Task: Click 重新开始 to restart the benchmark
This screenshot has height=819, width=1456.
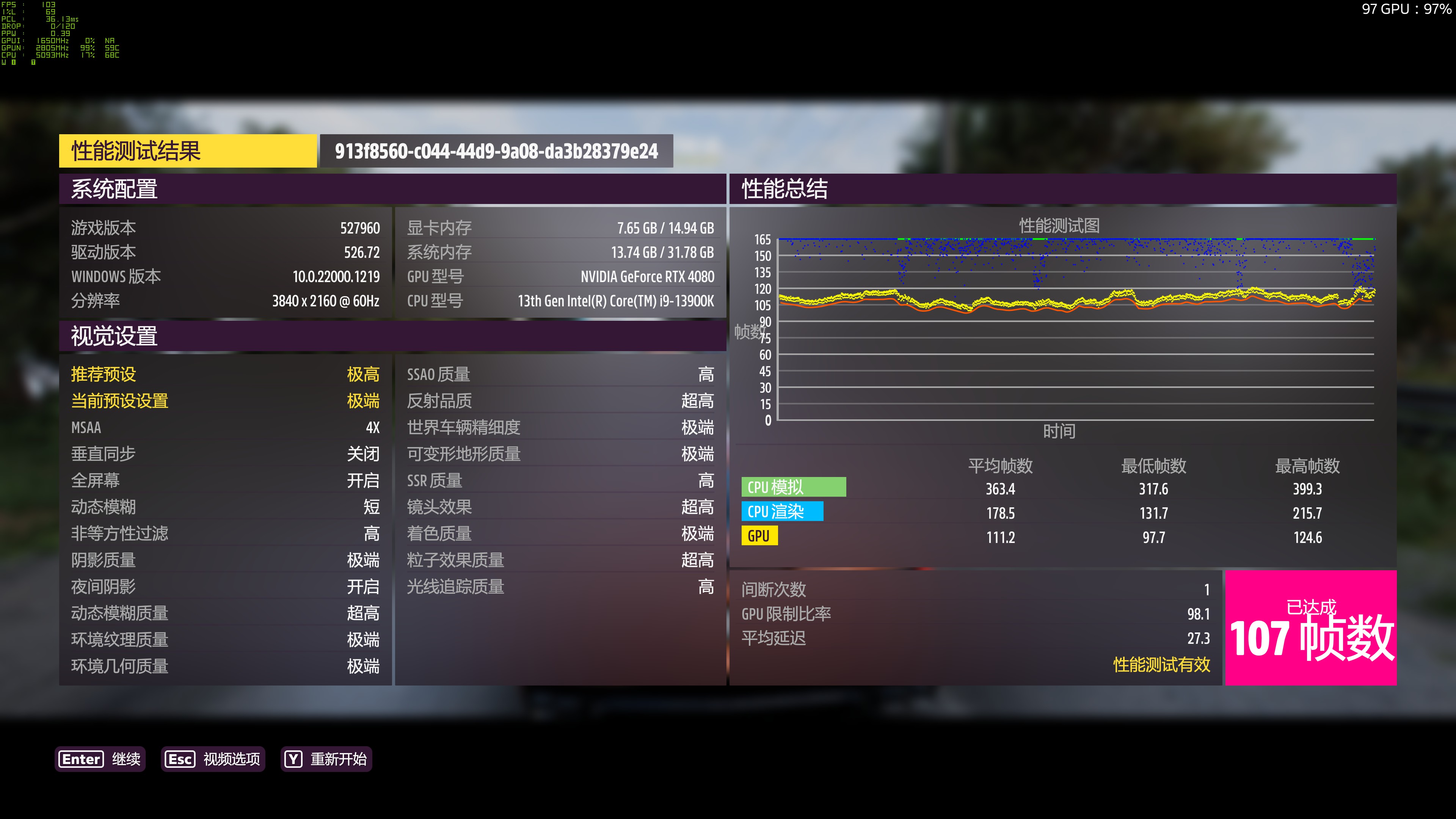Action: click(x=340, y=759)
